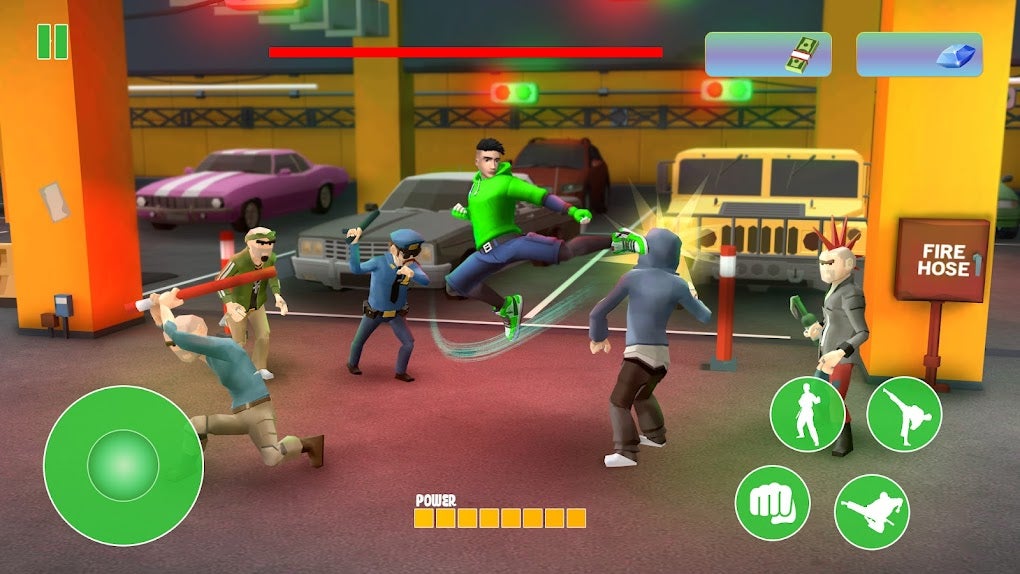Pause the game with the pause button
This screenshot has width=1020, height=574.
(52, 42)
